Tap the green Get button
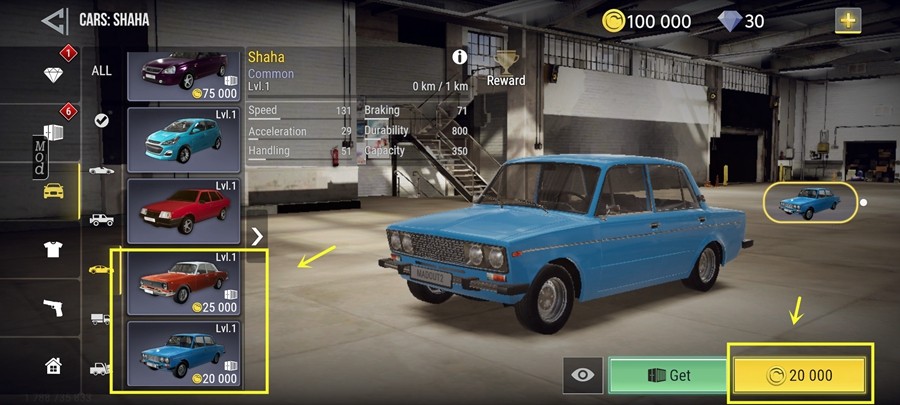This screenshot has width=900, height=405. 668,375
